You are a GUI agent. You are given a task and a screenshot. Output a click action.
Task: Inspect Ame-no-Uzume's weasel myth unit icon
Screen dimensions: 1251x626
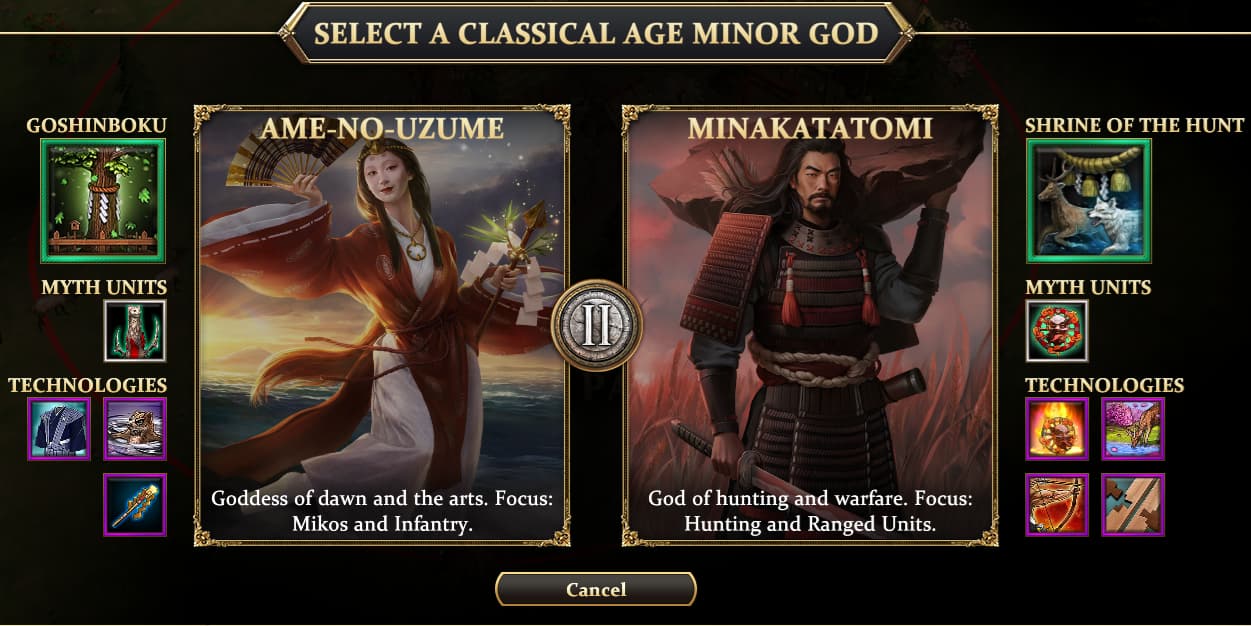[x=135, y=331]
